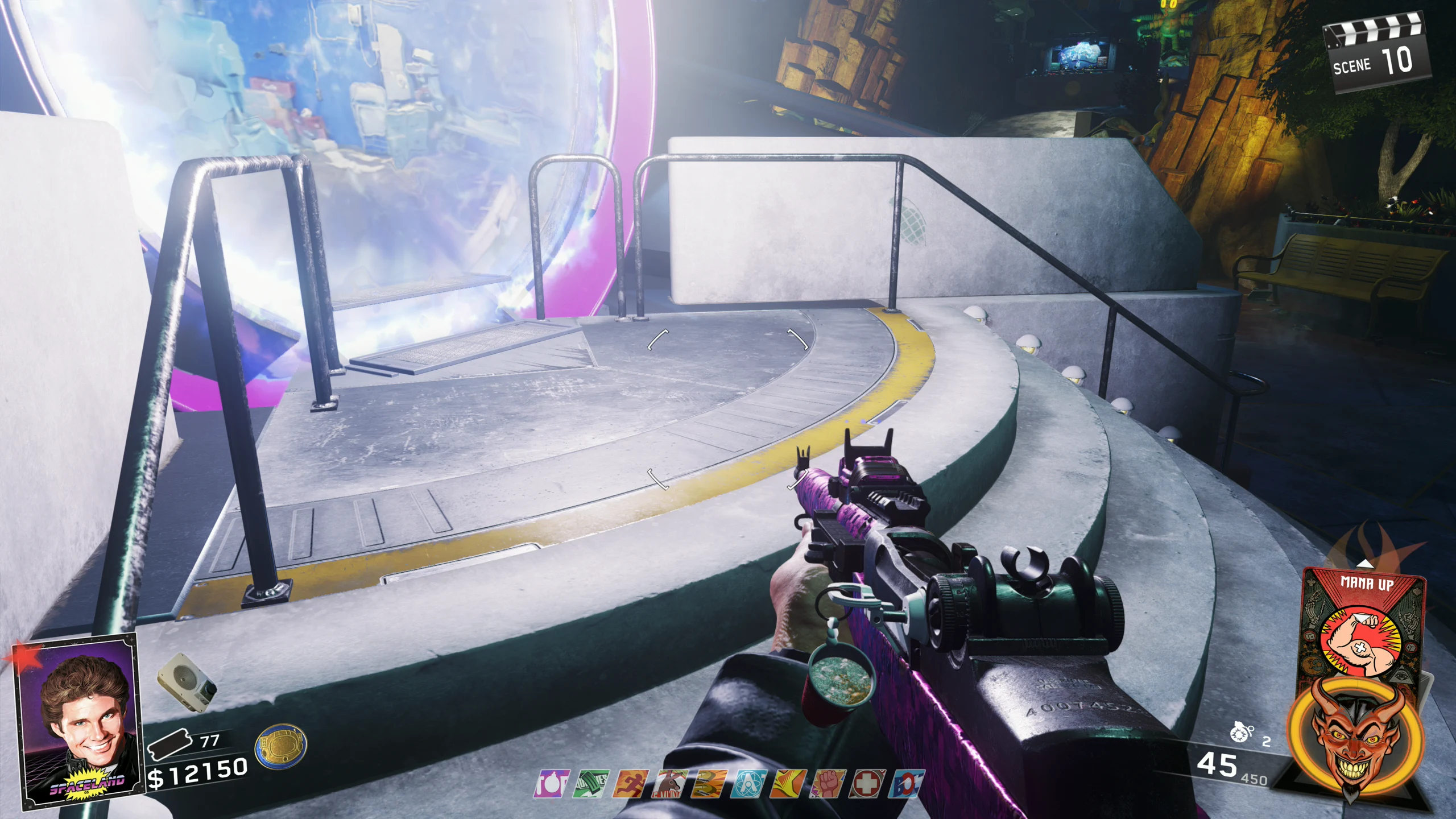Screen dimensions: 1456x819
Task: Select the clenched fist perk icon
Action: point(828,784)
